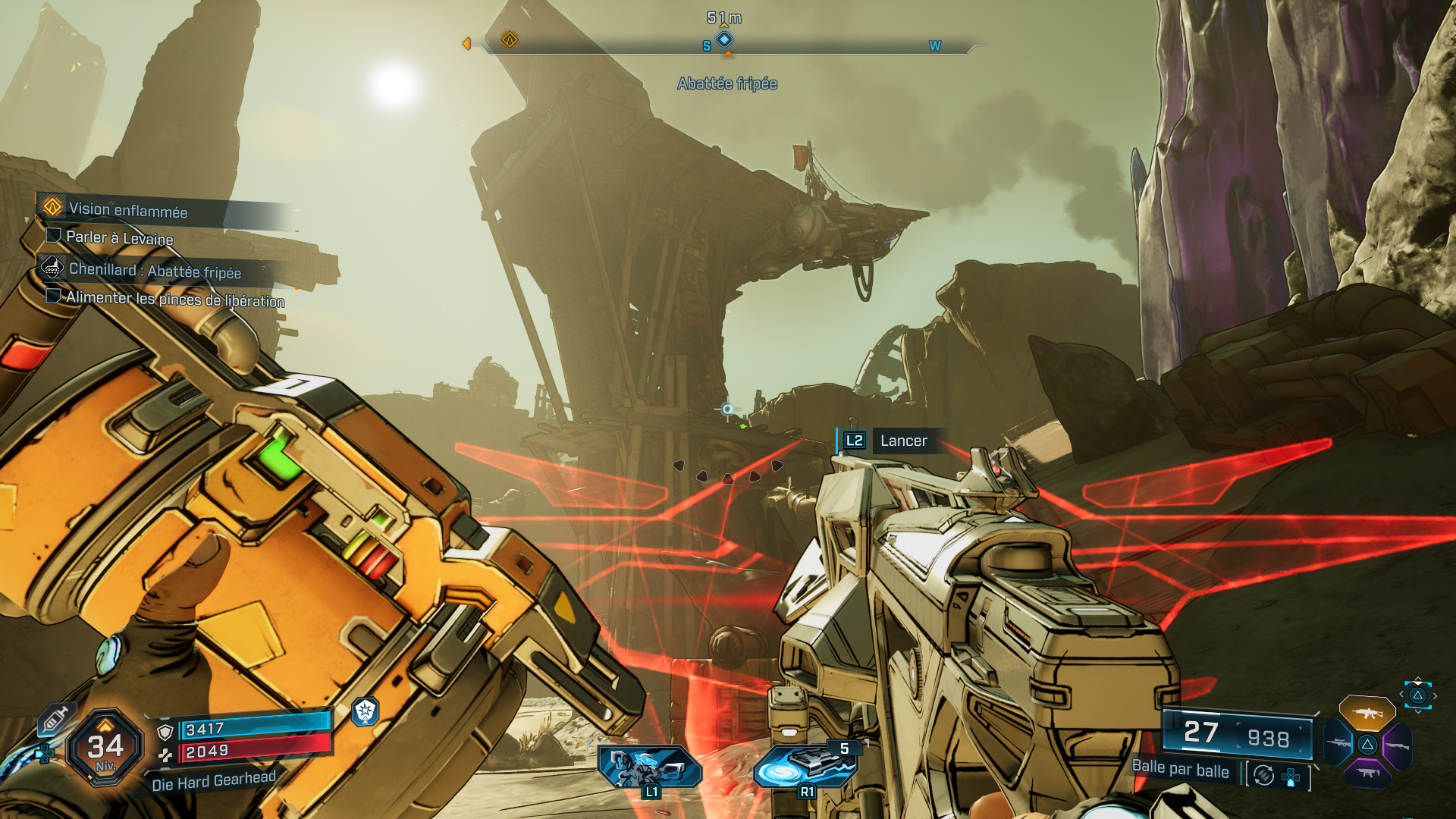Toggle the Balle par balle fire mode

point(1180,769)
